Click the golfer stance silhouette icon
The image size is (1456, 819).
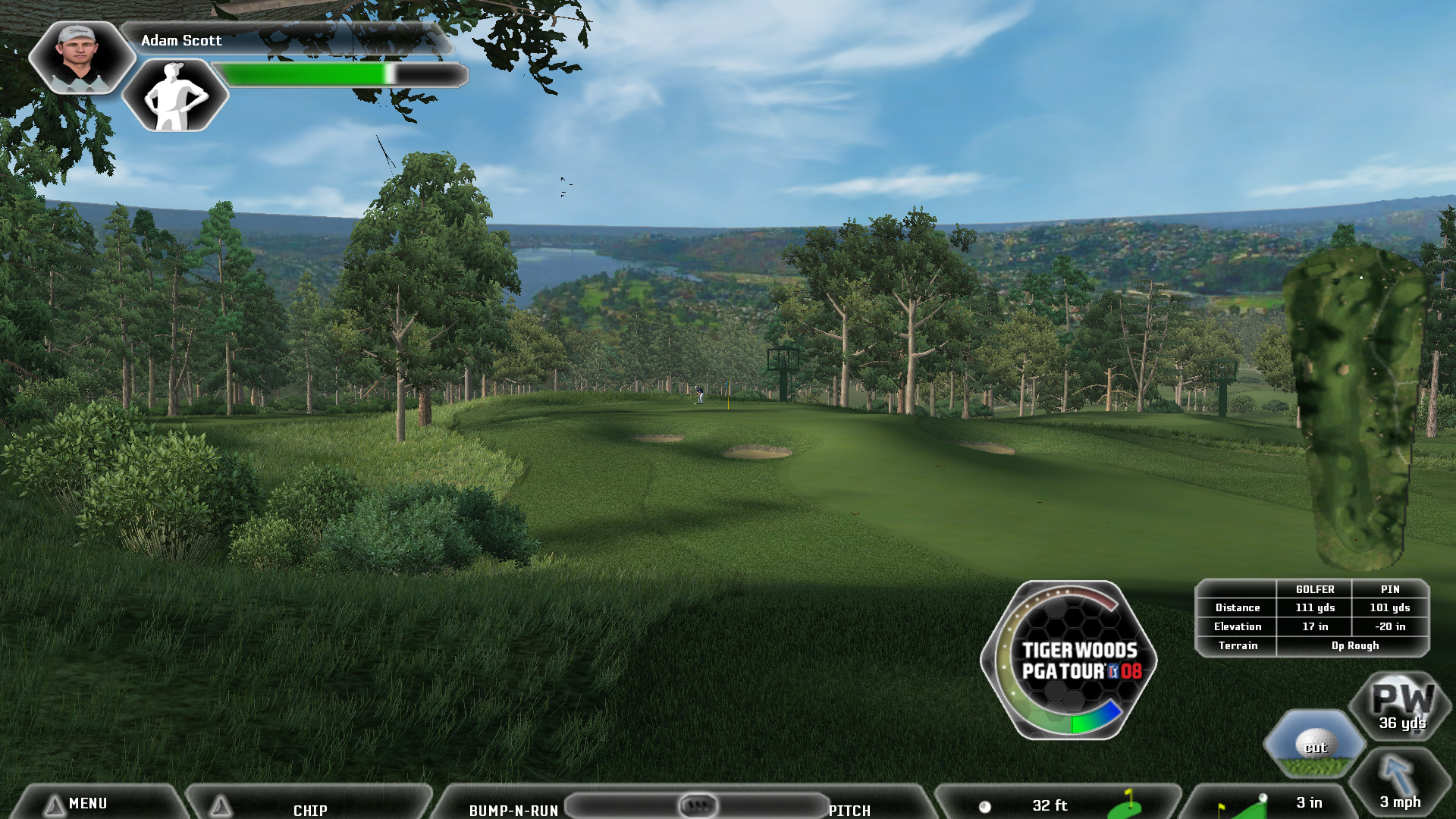[175, 96]
